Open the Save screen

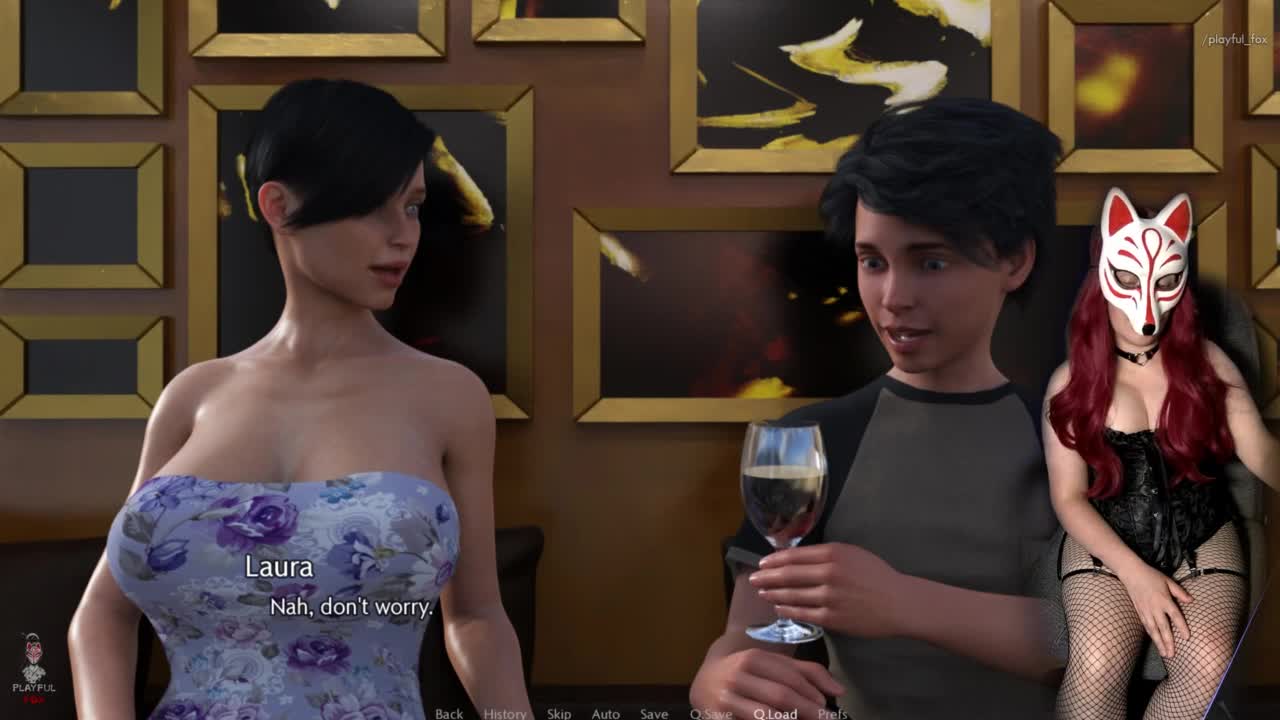(x=654, y=713)
